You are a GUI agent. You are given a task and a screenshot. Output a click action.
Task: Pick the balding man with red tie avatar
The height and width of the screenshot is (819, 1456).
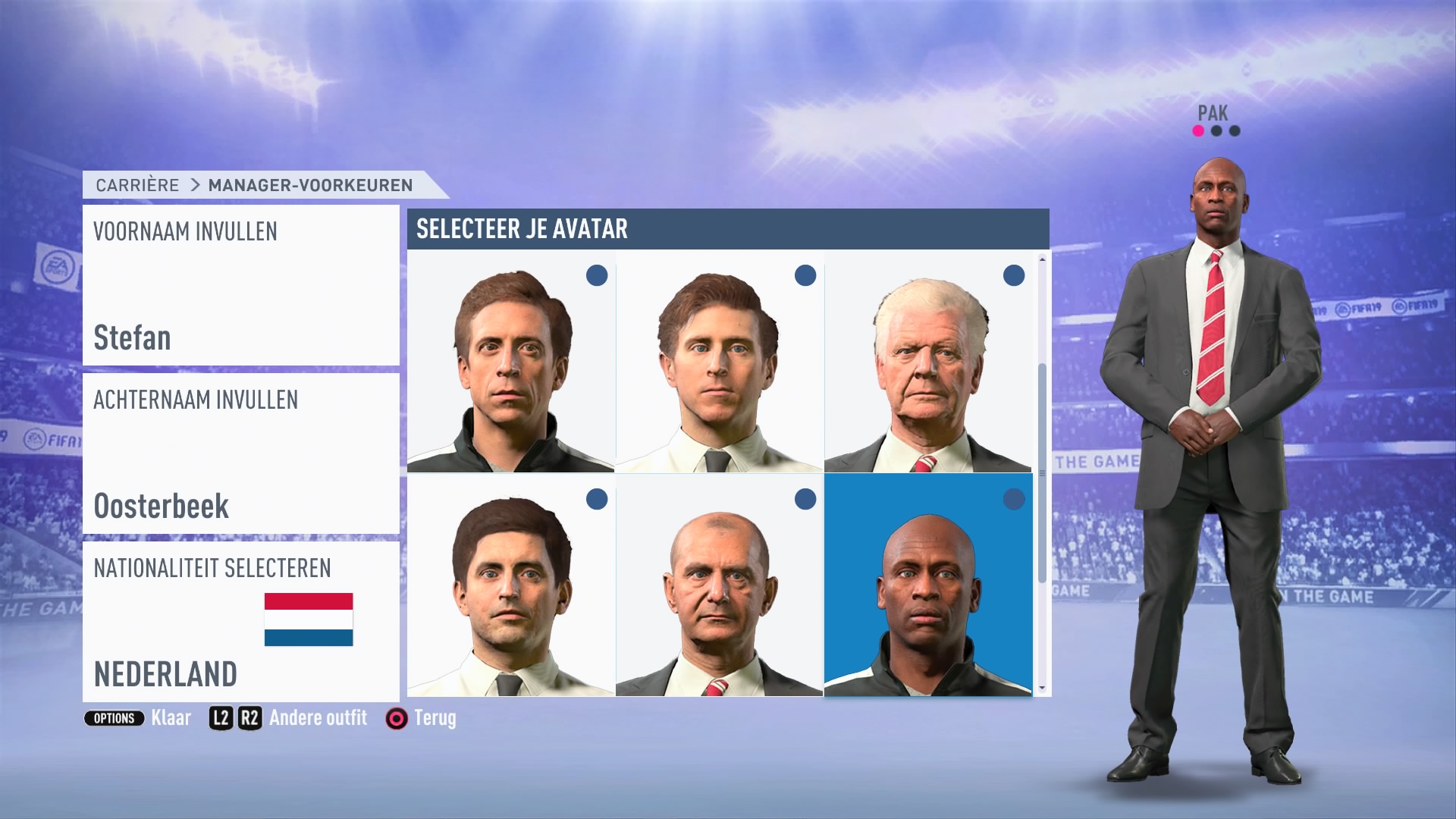coord(719,585)
